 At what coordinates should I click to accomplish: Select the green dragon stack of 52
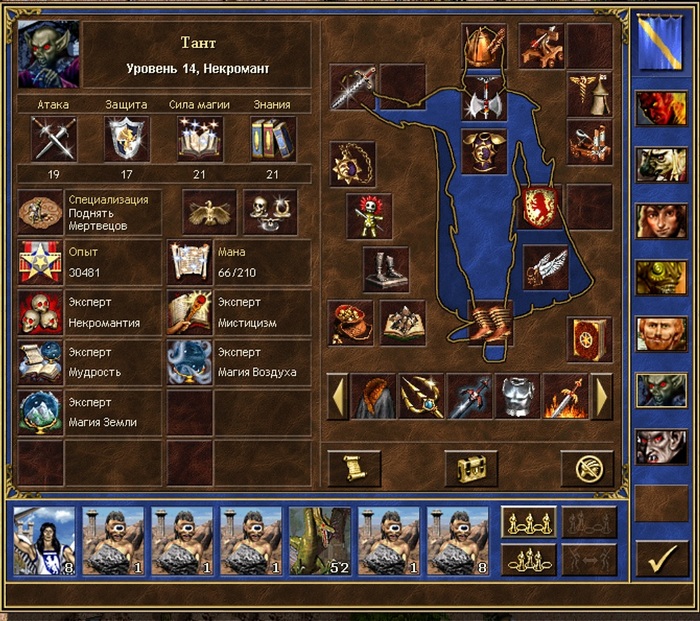tap(319, 540)
